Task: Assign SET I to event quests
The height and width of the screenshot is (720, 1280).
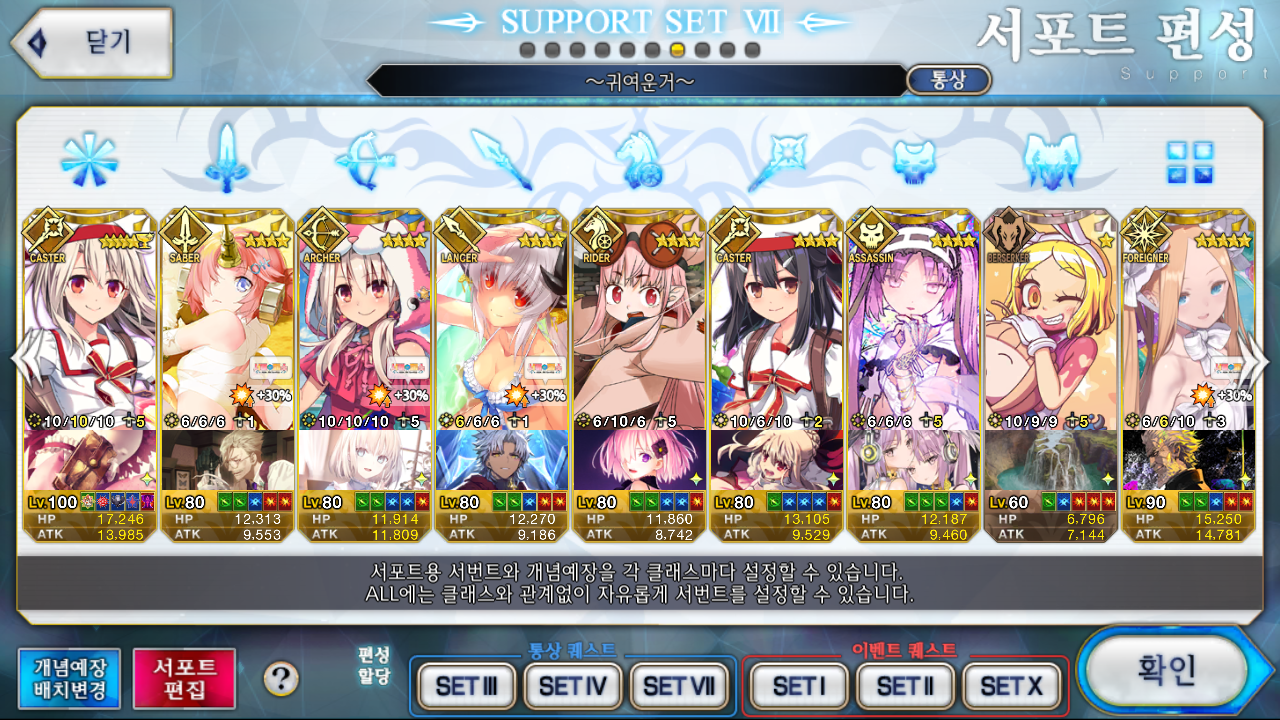Action: point(799,686)
